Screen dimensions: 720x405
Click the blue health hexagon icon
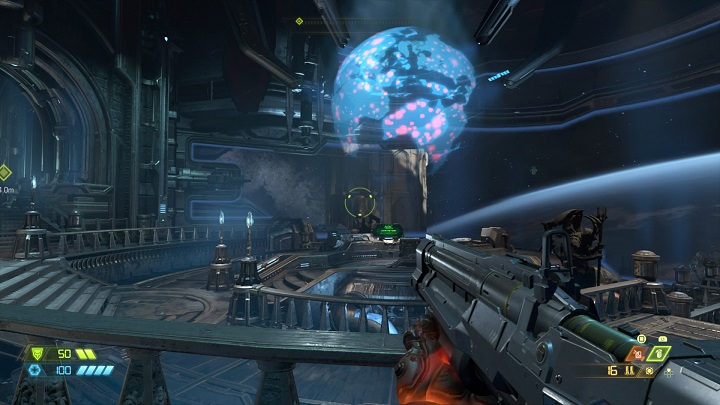[x=34, y=370]
